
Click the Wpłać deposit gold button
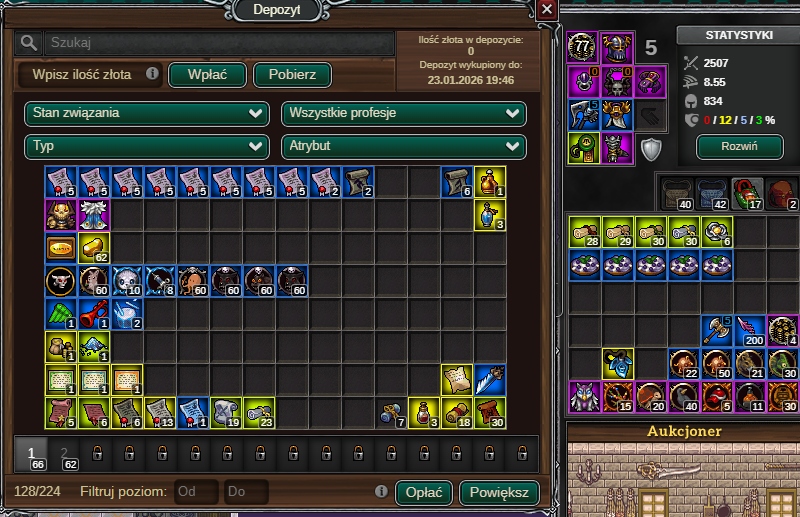click(x=207, y=75)
